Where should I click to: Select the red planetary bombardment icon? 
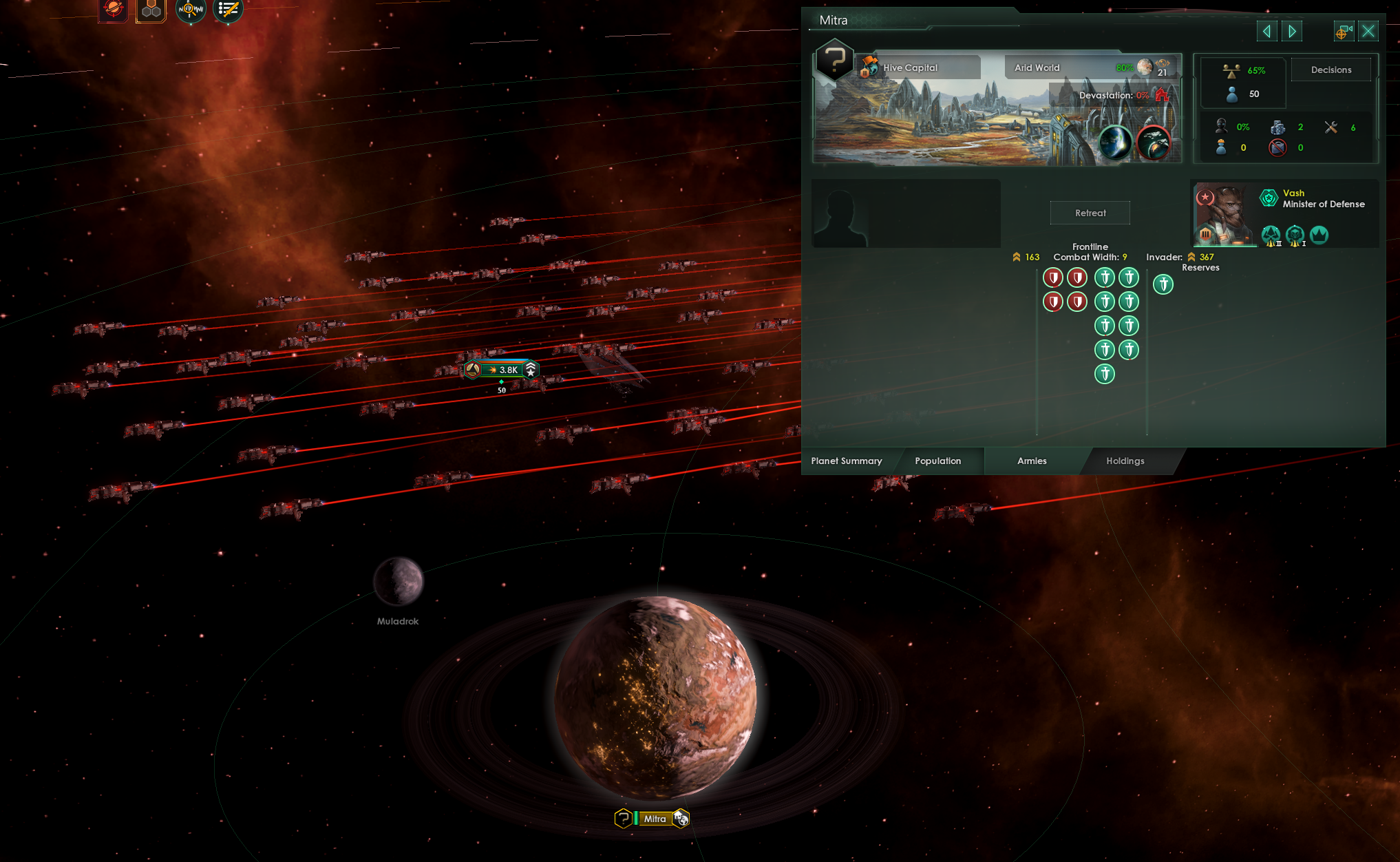[112, 10]
